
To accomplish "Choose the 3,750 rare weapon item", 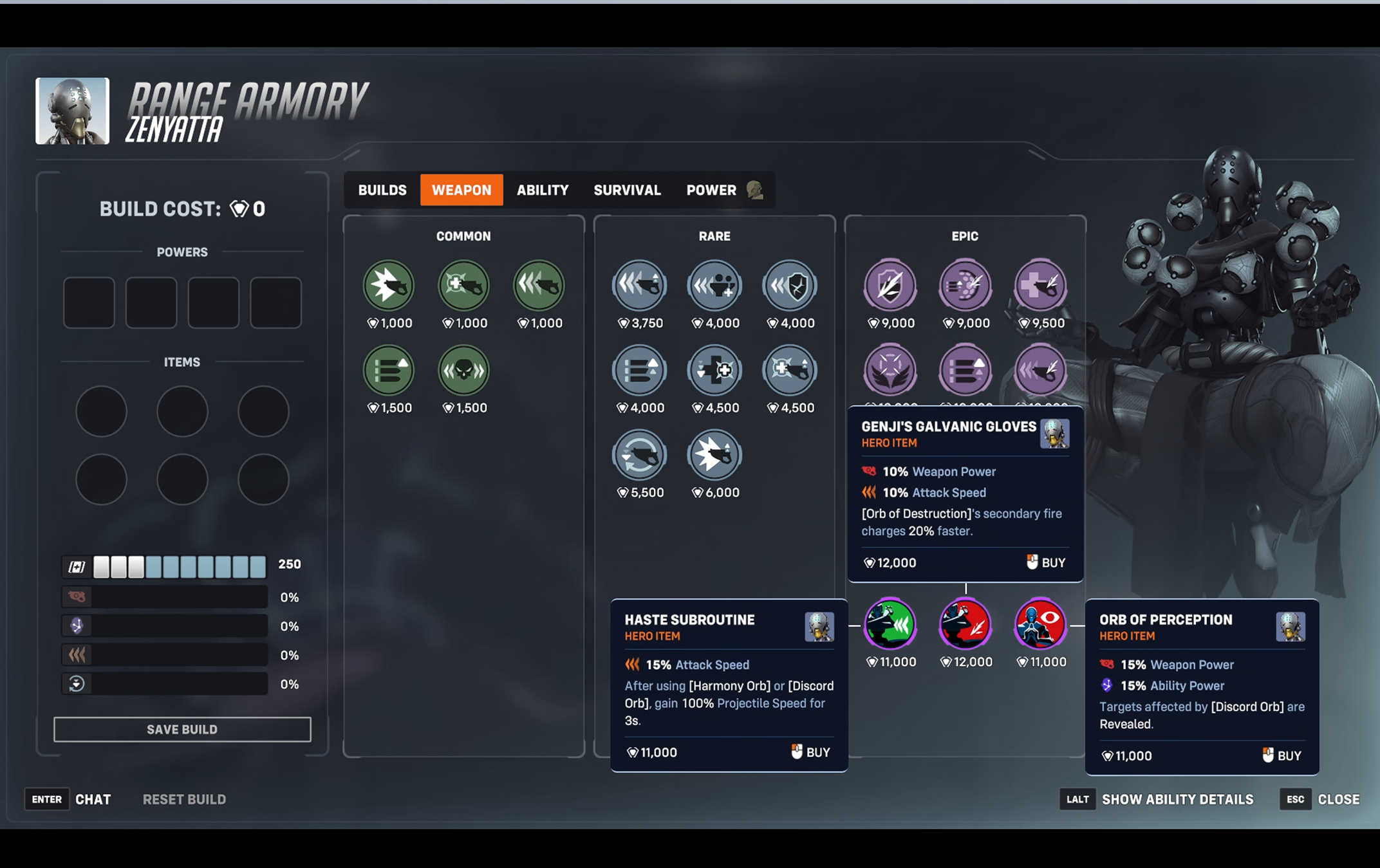I will pos(639,286).
